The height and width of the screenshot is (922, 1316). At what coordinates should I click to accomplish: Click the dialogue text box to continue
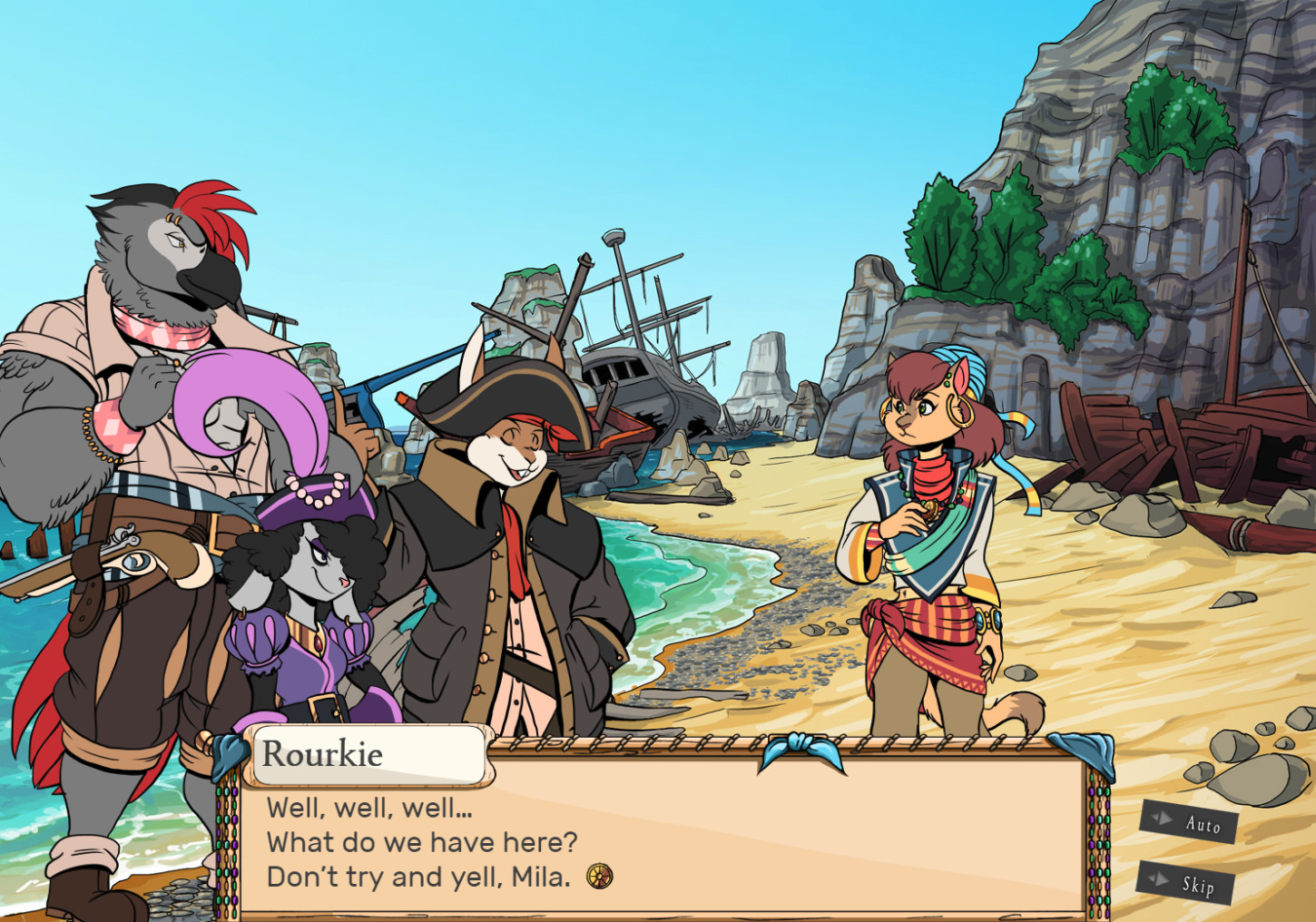(663, 844)
